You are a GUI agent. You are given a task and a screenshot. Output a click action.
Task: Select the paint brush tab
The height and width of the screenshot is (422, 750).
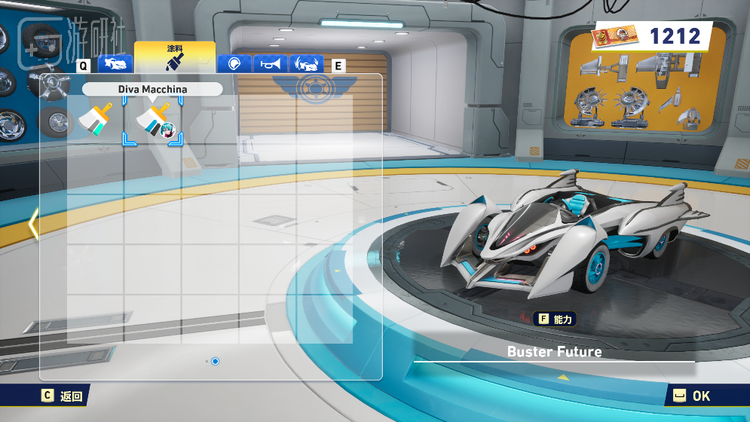[x=174, y=58]
